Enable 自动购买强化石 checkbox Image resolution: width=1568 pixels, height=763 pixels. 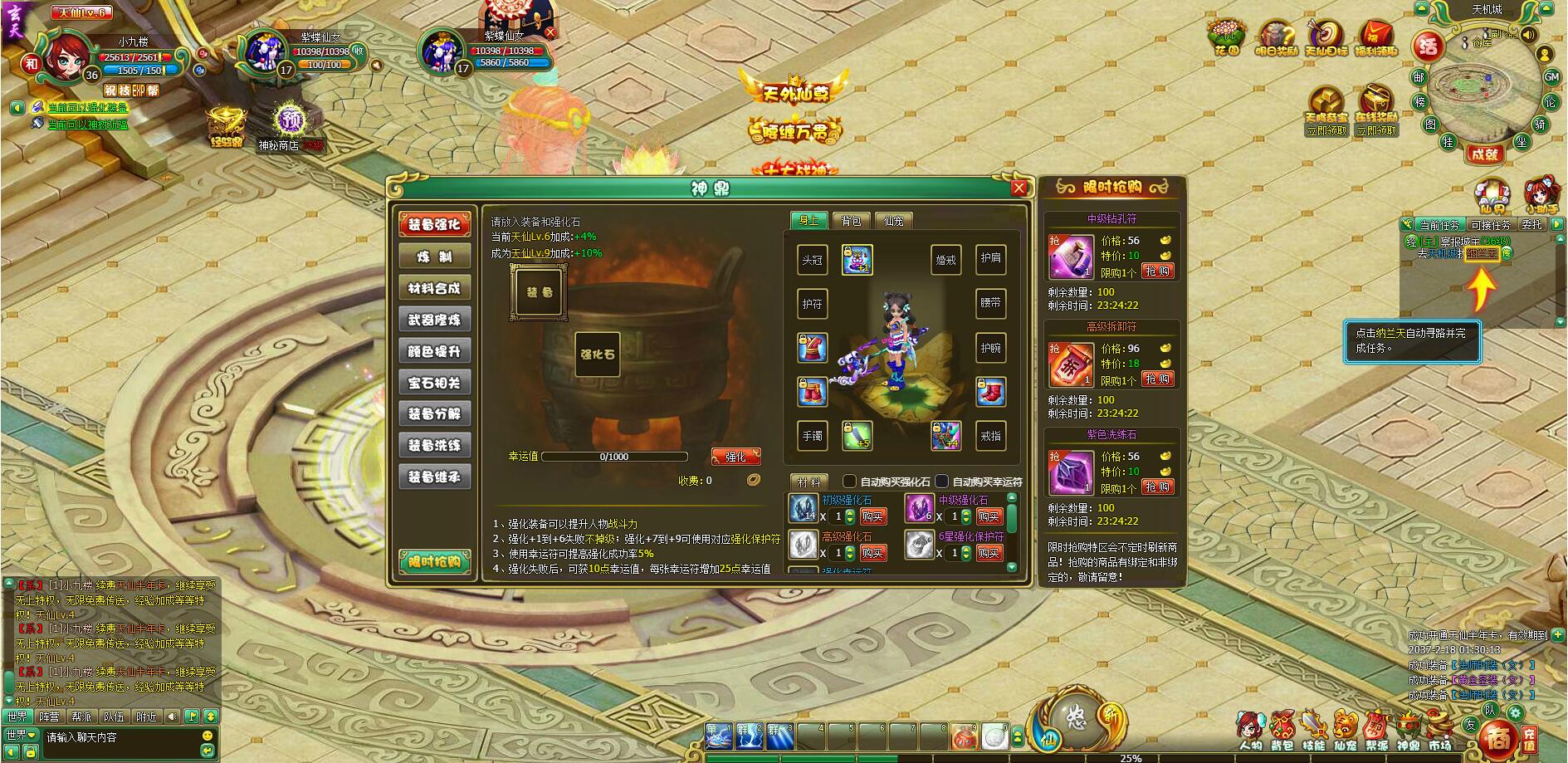tap(849, 482)
